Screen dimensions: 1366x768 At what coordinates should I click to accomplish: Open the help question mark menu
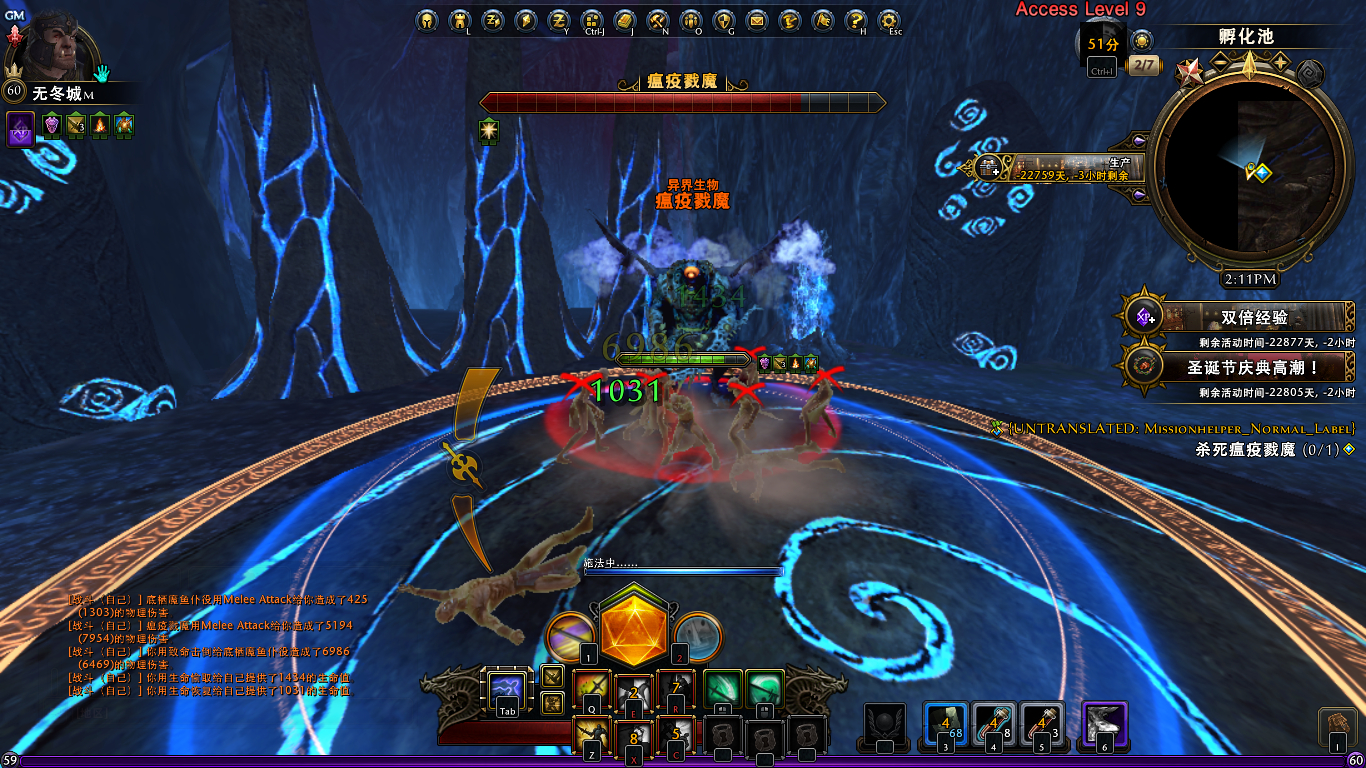(855, 20)
